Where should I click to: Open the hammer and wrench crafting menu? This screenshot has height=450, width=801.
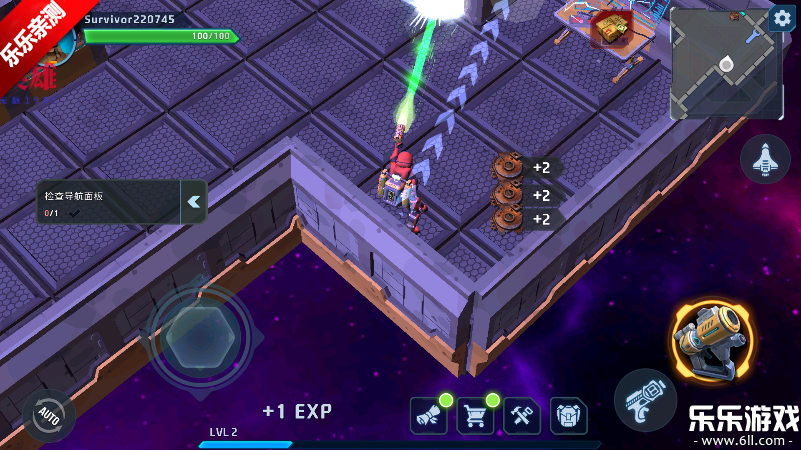522,415
